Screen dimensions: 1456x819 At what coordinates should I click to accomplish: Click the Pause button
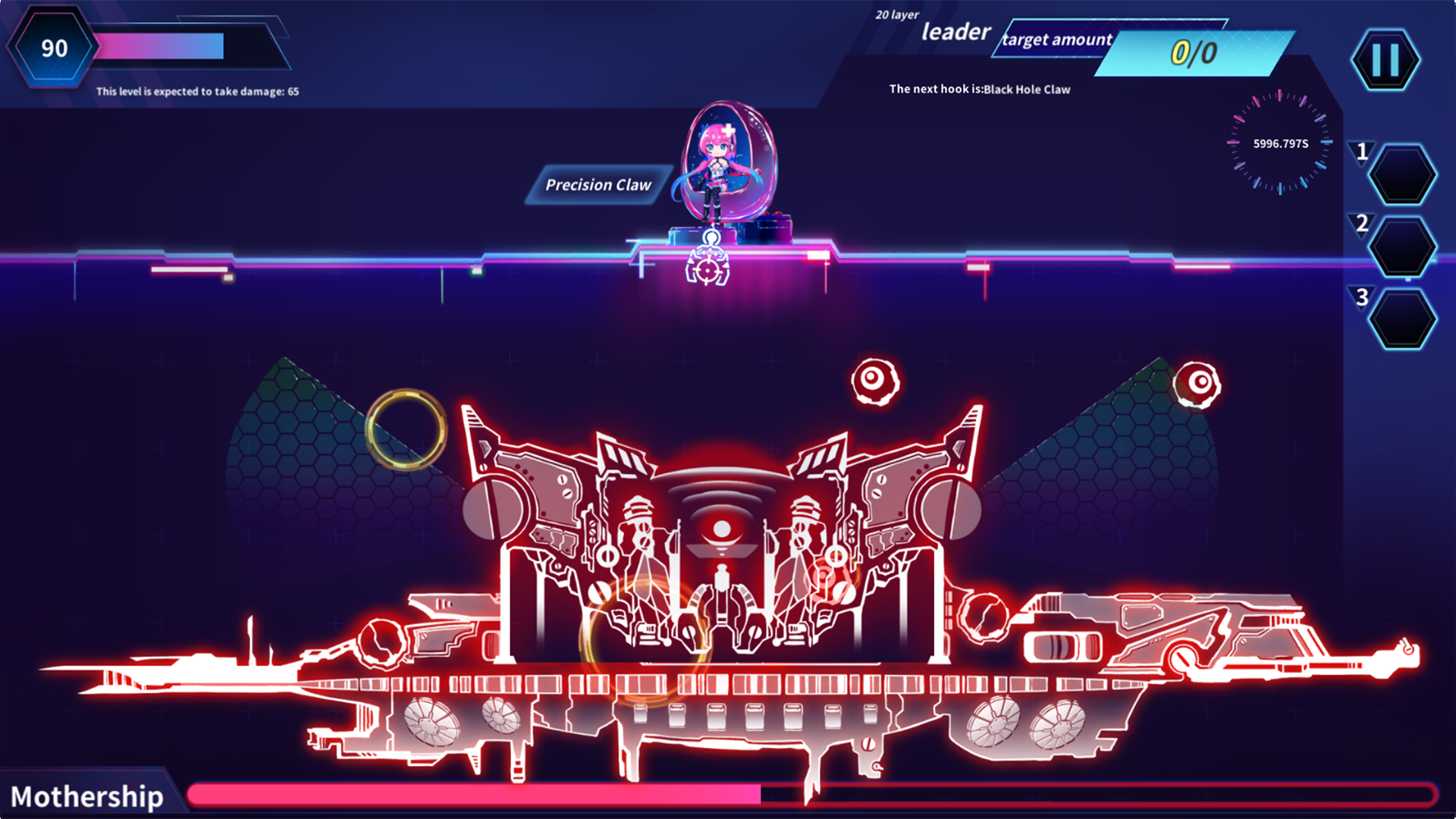coord(1385,60)
